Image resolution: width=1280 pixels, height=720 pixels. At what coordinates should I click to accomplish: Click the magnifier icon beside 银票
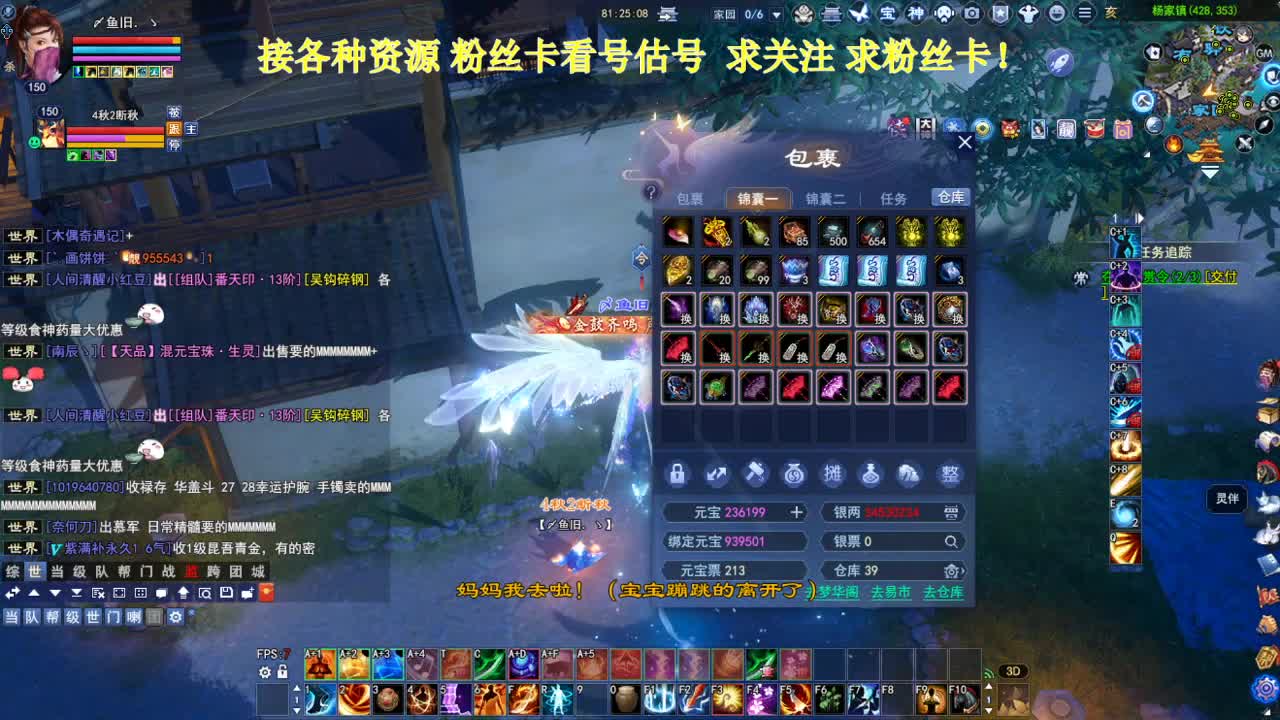point(950,541)
